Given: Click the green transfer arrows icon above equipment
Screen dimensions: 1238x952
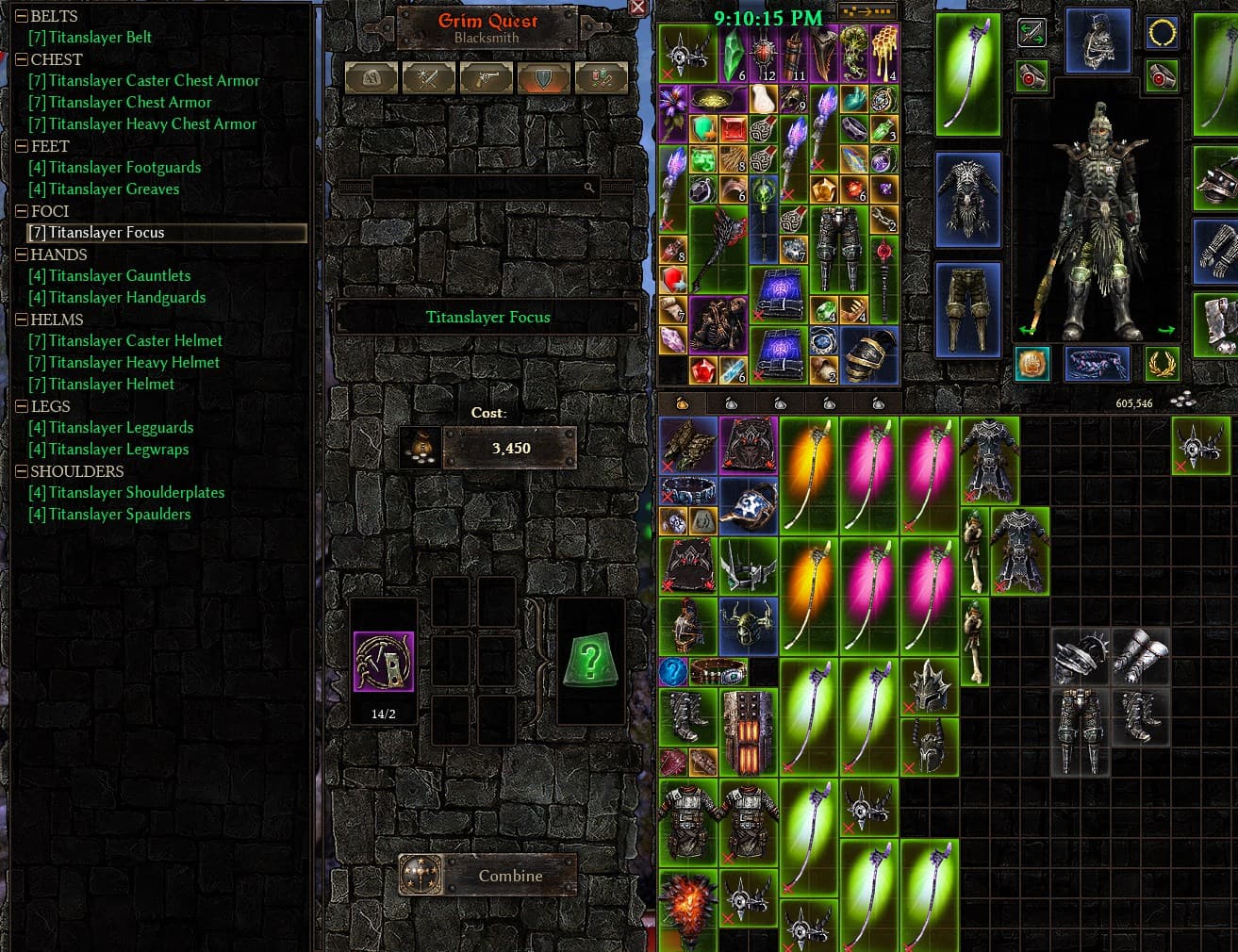Looking at the screenshot, I should click(x=1032, y=34).
